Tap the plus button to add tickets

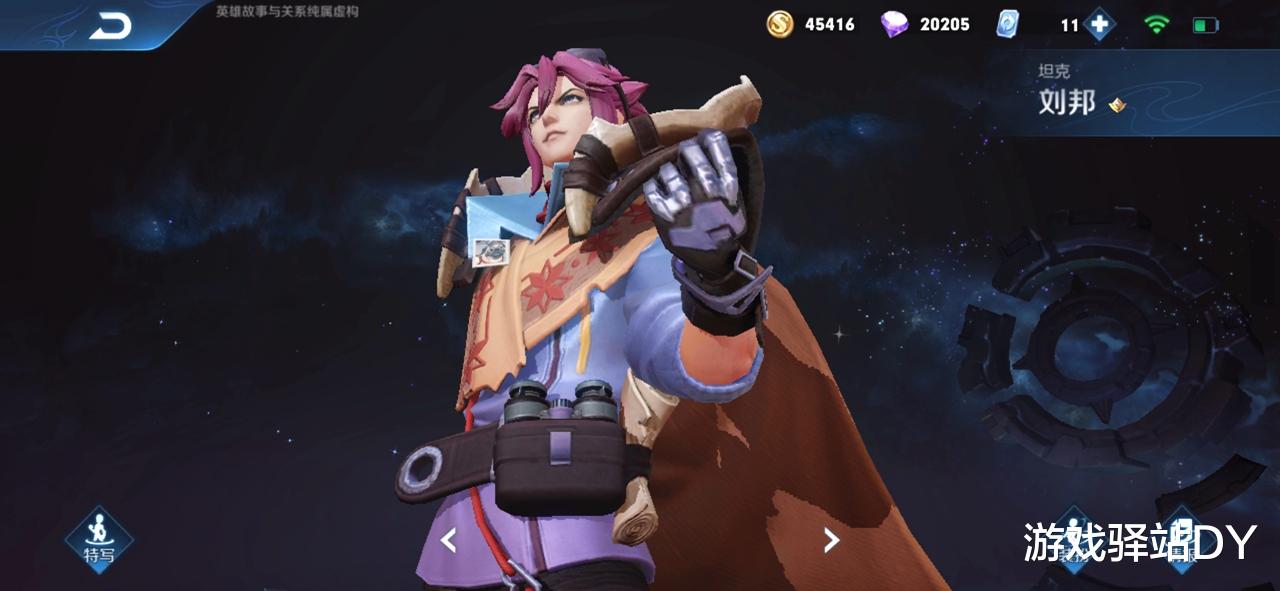pos(1100,24)
